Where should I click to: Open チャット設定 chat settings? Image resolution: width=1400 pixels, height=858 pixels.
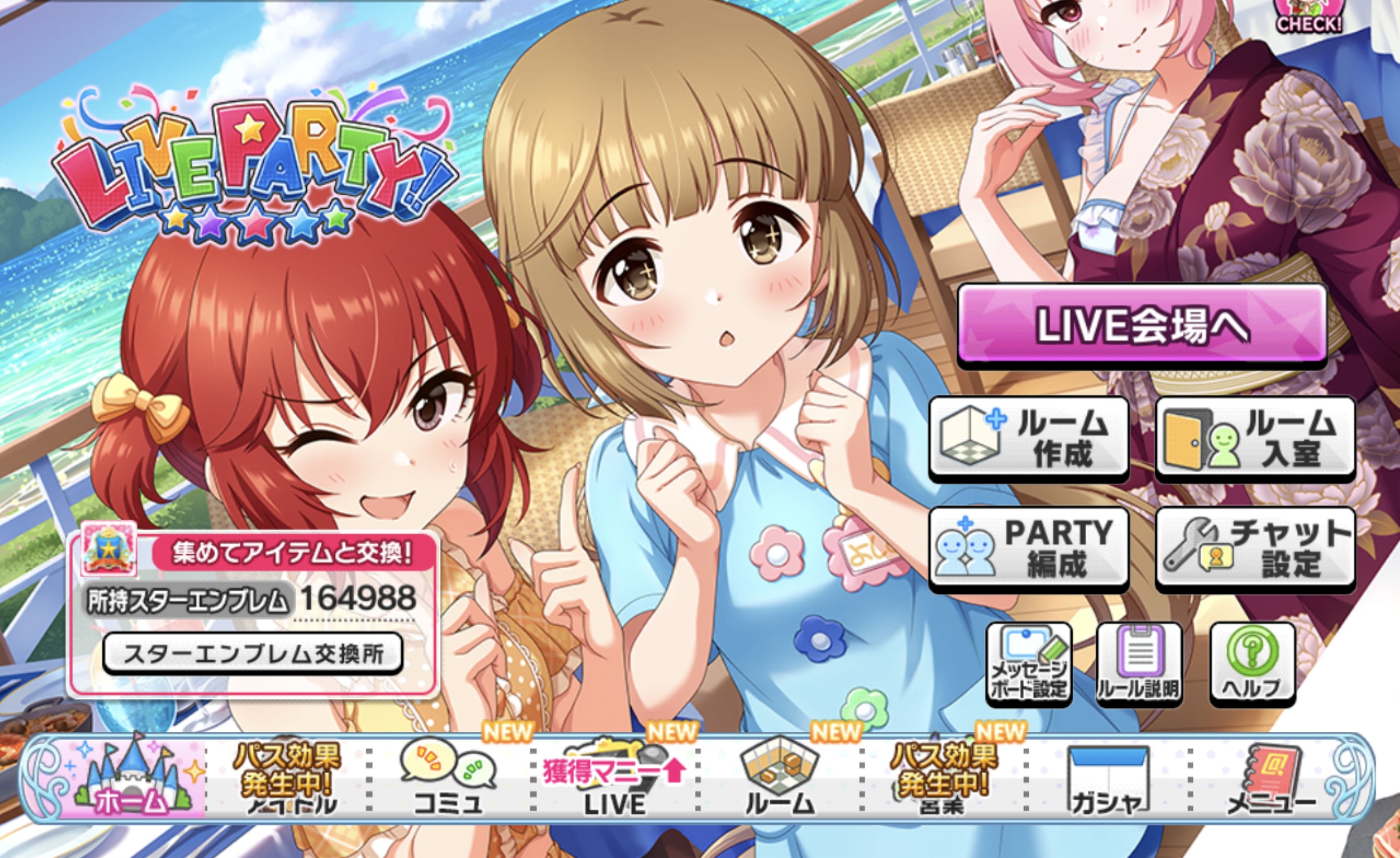tap(1255, 548)
